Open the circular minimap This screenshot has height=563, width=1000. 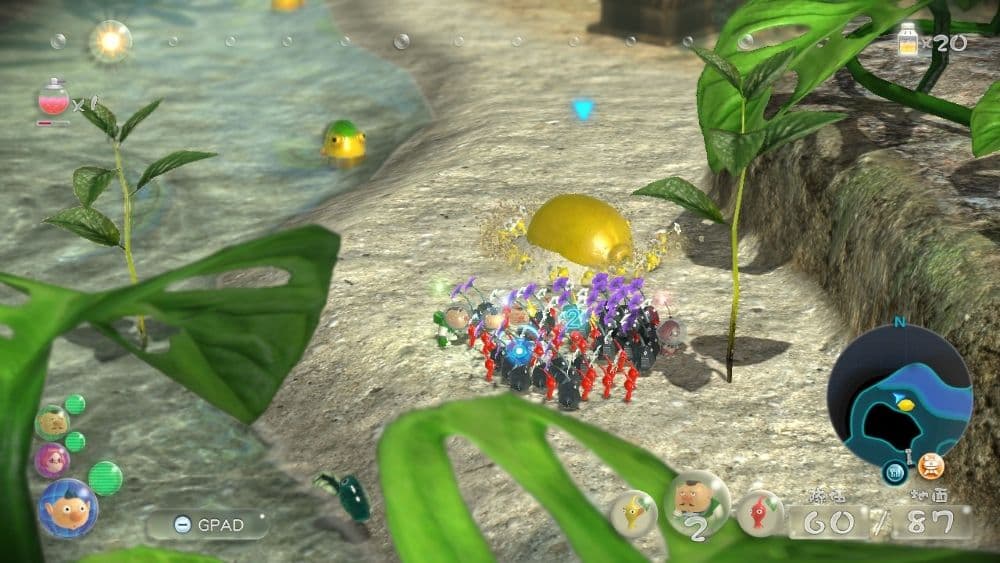(899, 390)
